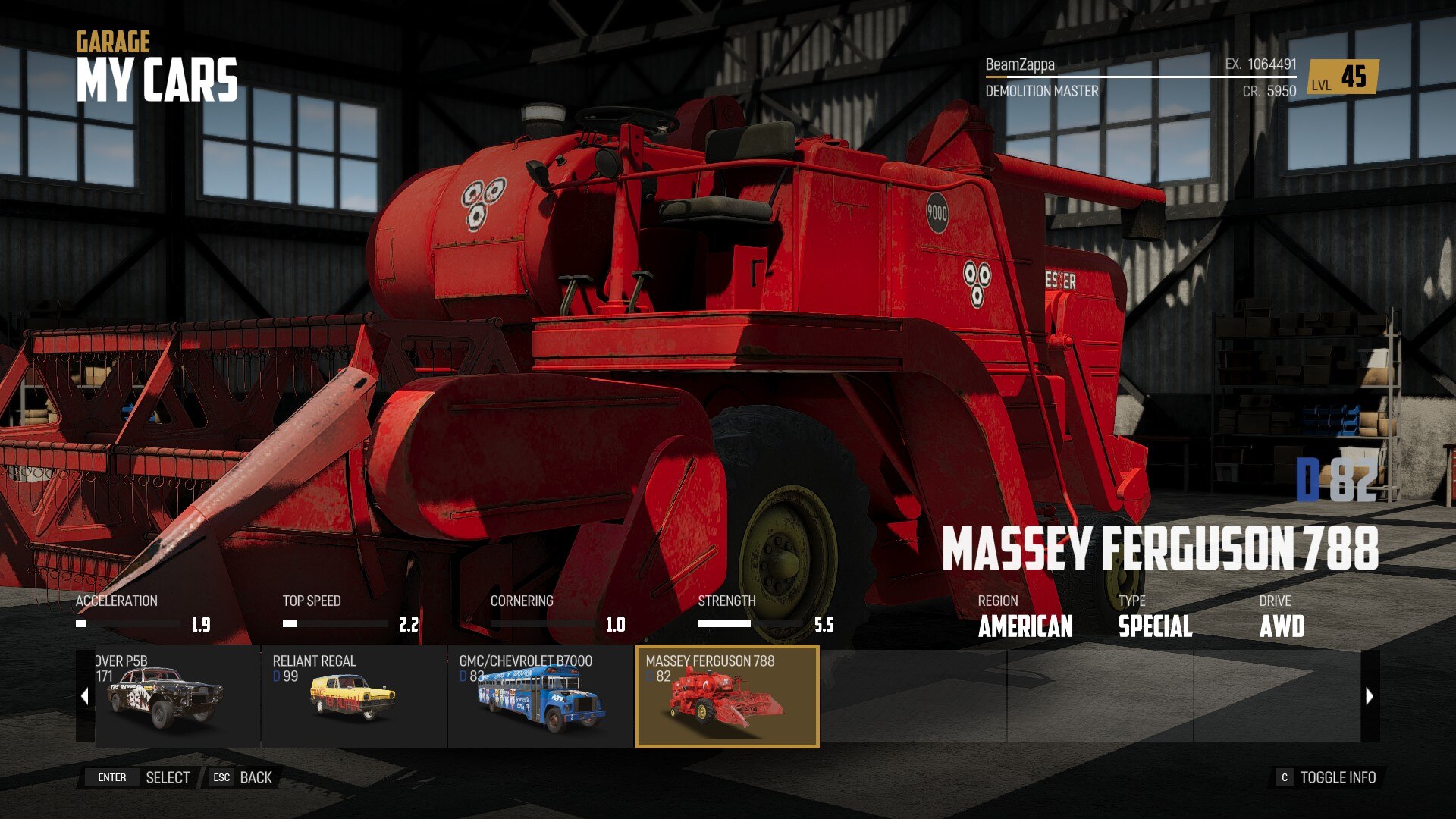Activate the Select button
This screenshot has width=1456, height=819.
click(143, 777)
